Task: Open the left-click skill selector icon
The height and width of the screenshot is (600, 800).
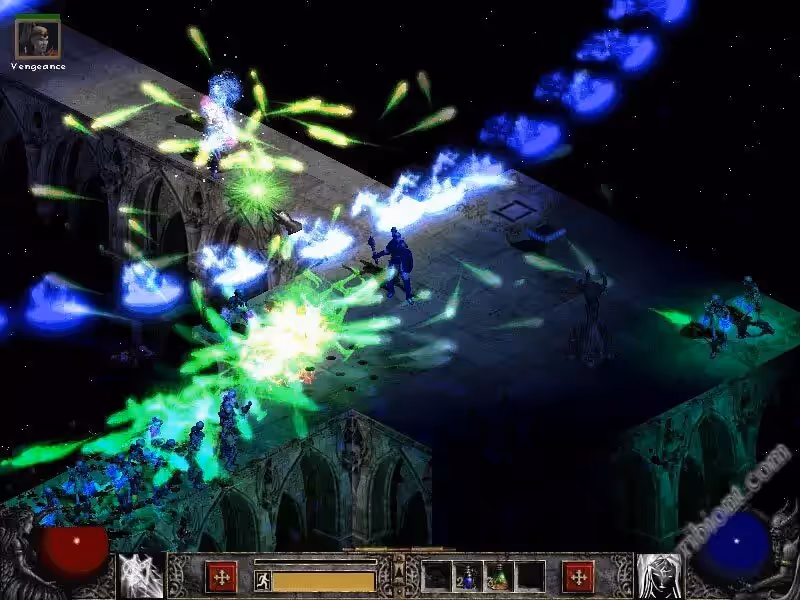Action: point(141,575)
